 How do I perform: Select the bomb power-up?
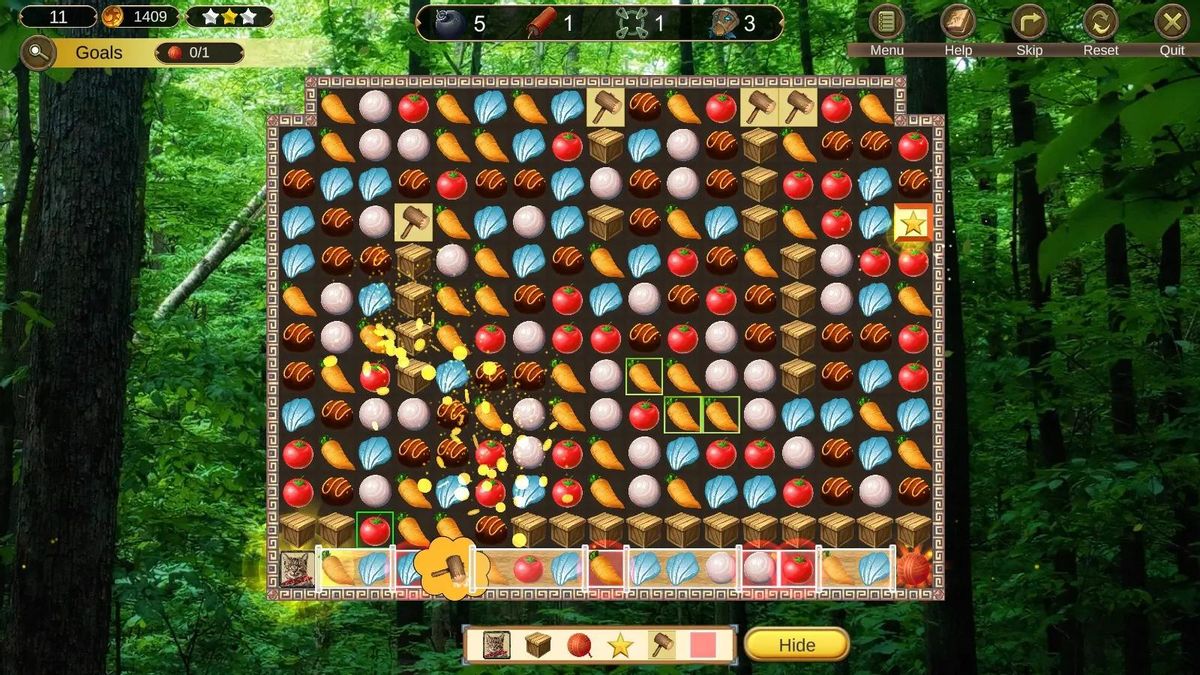(447, 22)
